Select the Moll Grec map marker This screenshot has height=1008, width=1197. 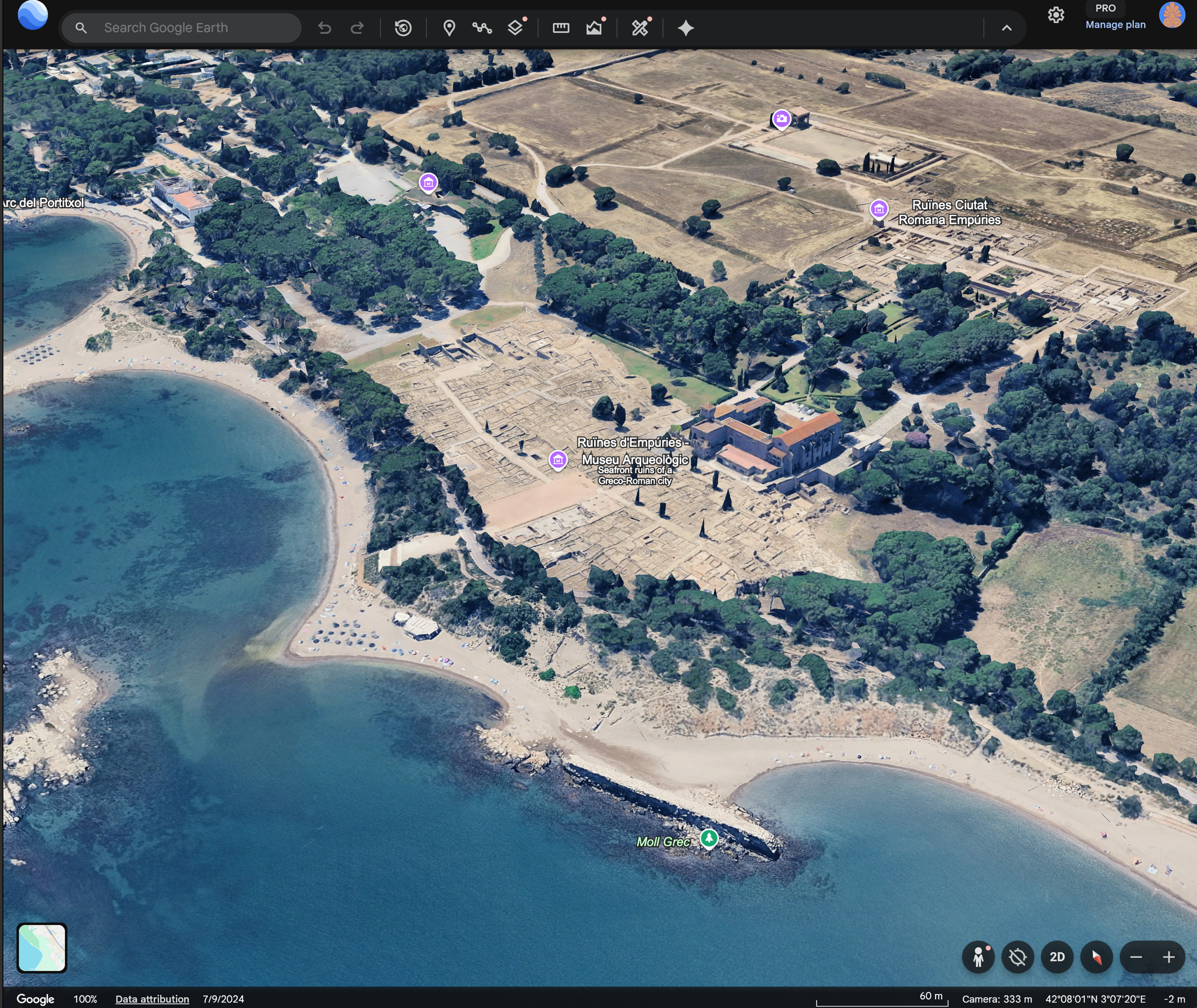709,838
